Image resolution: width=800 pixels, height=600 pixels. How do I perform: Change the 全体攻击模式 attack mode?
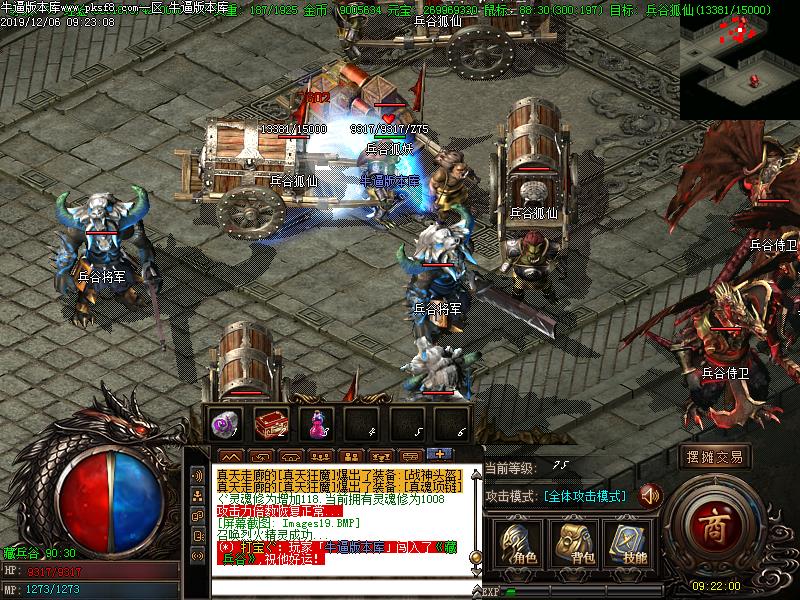click(585, 496)
